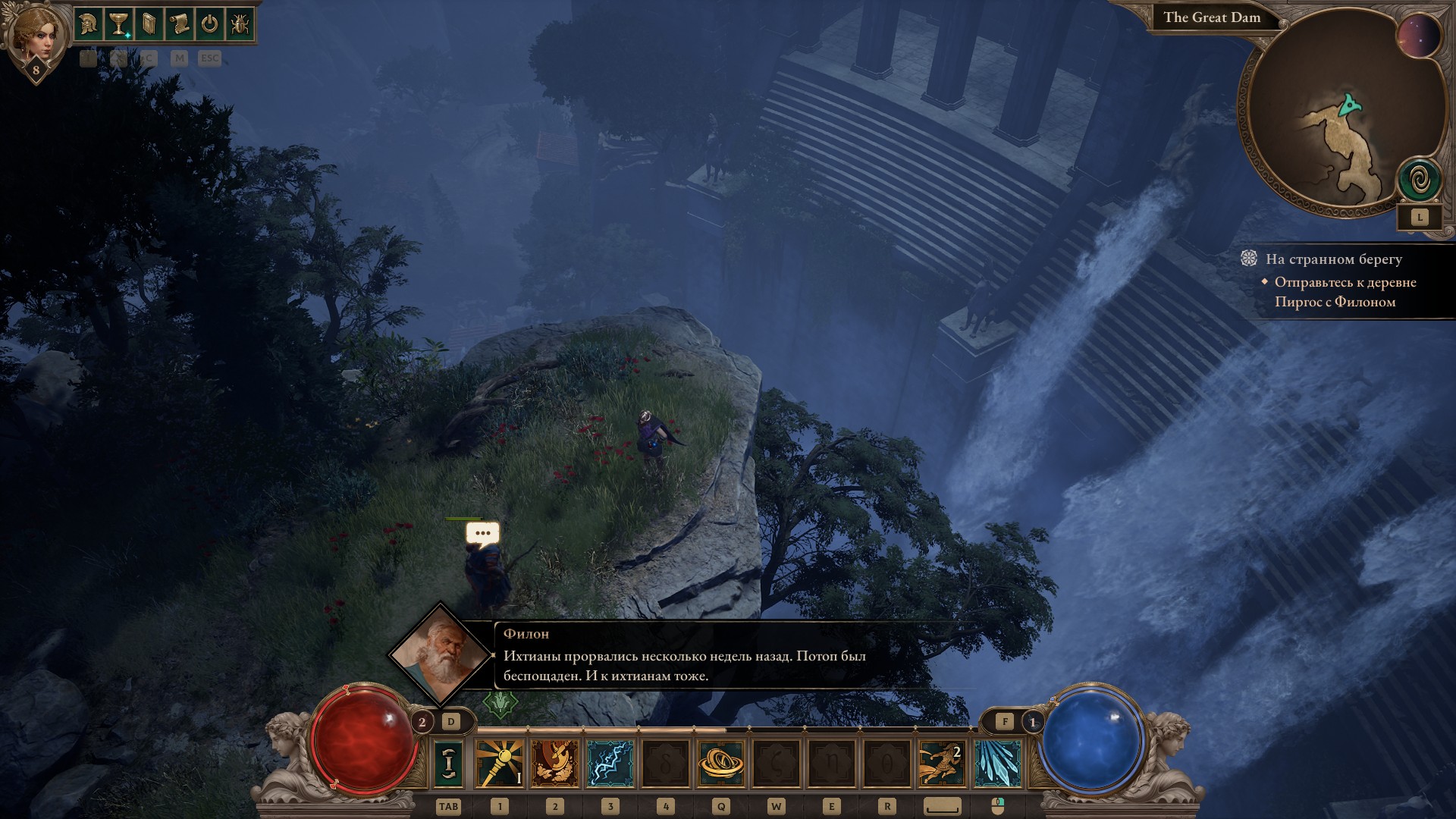The height and width of the screenshot is (819, 1456).
Task: Click the night sky time-of-day orb
Action: (x=1419, y=36)
